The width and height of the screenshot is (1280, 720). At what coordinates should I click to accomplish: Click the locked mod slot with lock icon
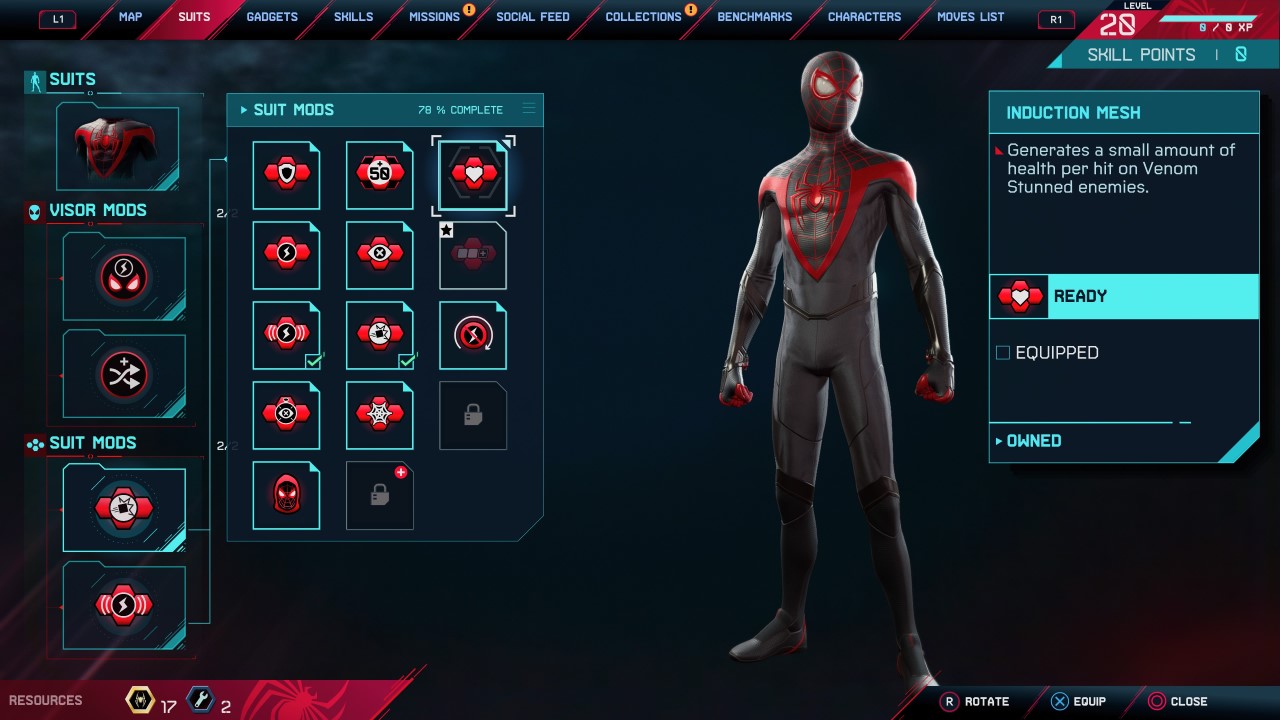[x=472, y=414]
